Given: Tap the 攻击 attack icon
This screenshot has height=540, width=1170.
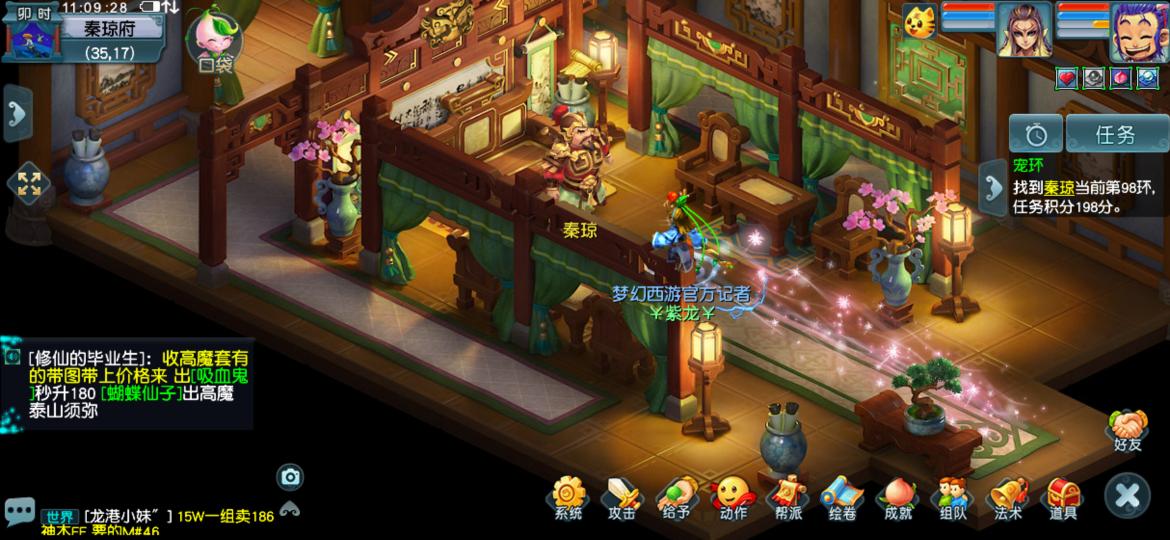Looking at the screenshot, I should pyautogui.click(x=622, y=497).
